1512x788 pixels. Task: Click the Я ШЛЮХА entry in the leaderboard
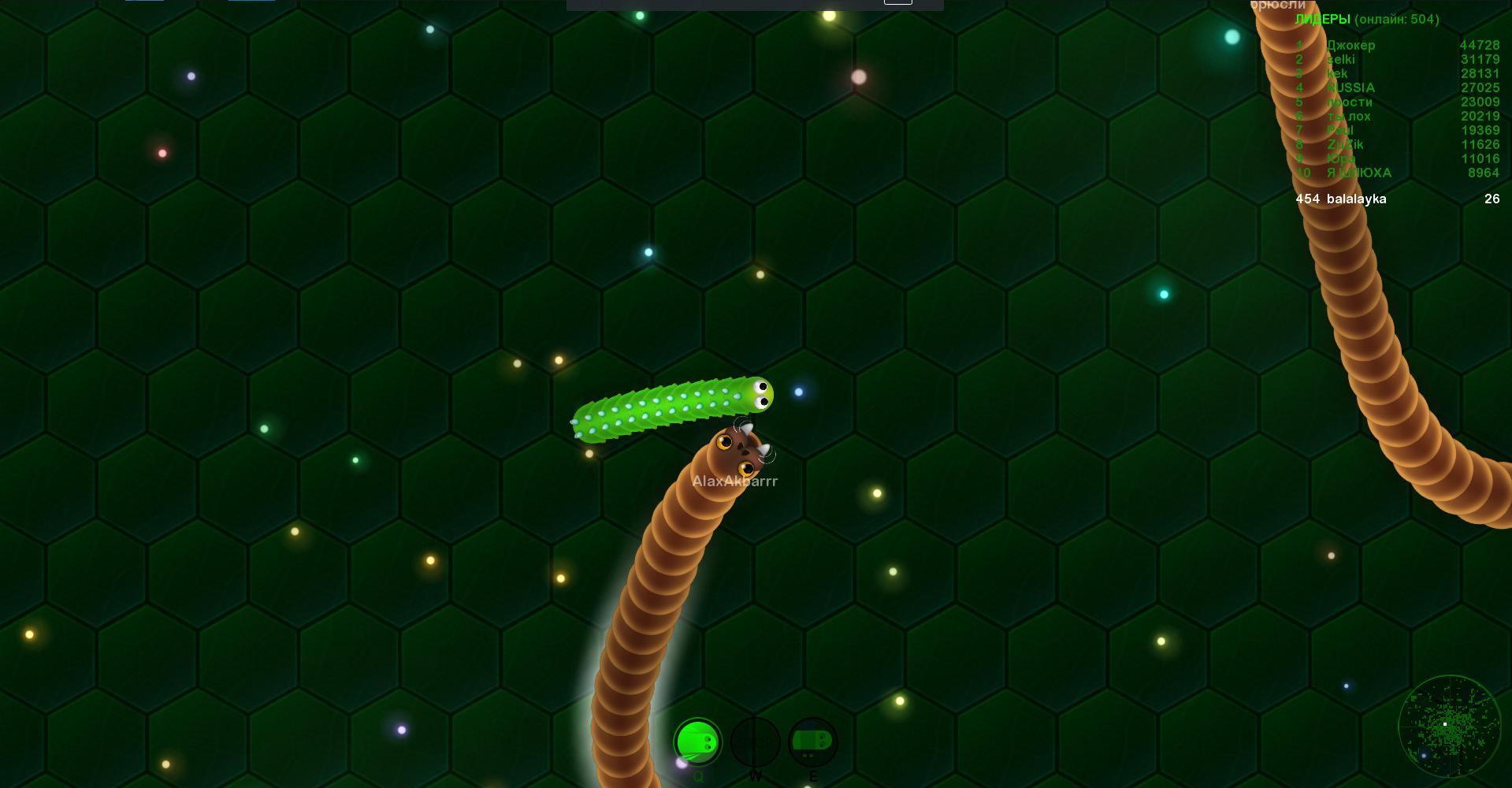(1358, 173)
